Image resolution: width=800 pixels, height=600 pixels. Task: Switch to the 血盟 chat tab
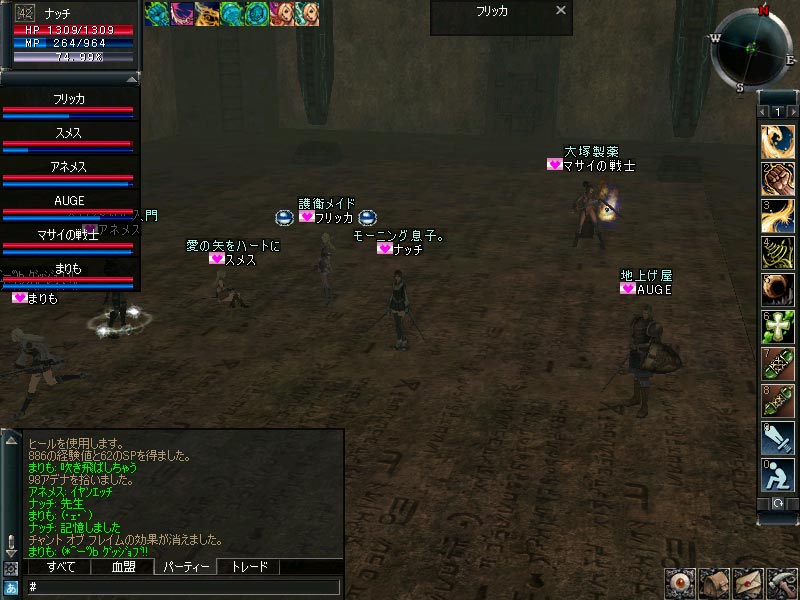pyautogui.click(x=122, y=567)
